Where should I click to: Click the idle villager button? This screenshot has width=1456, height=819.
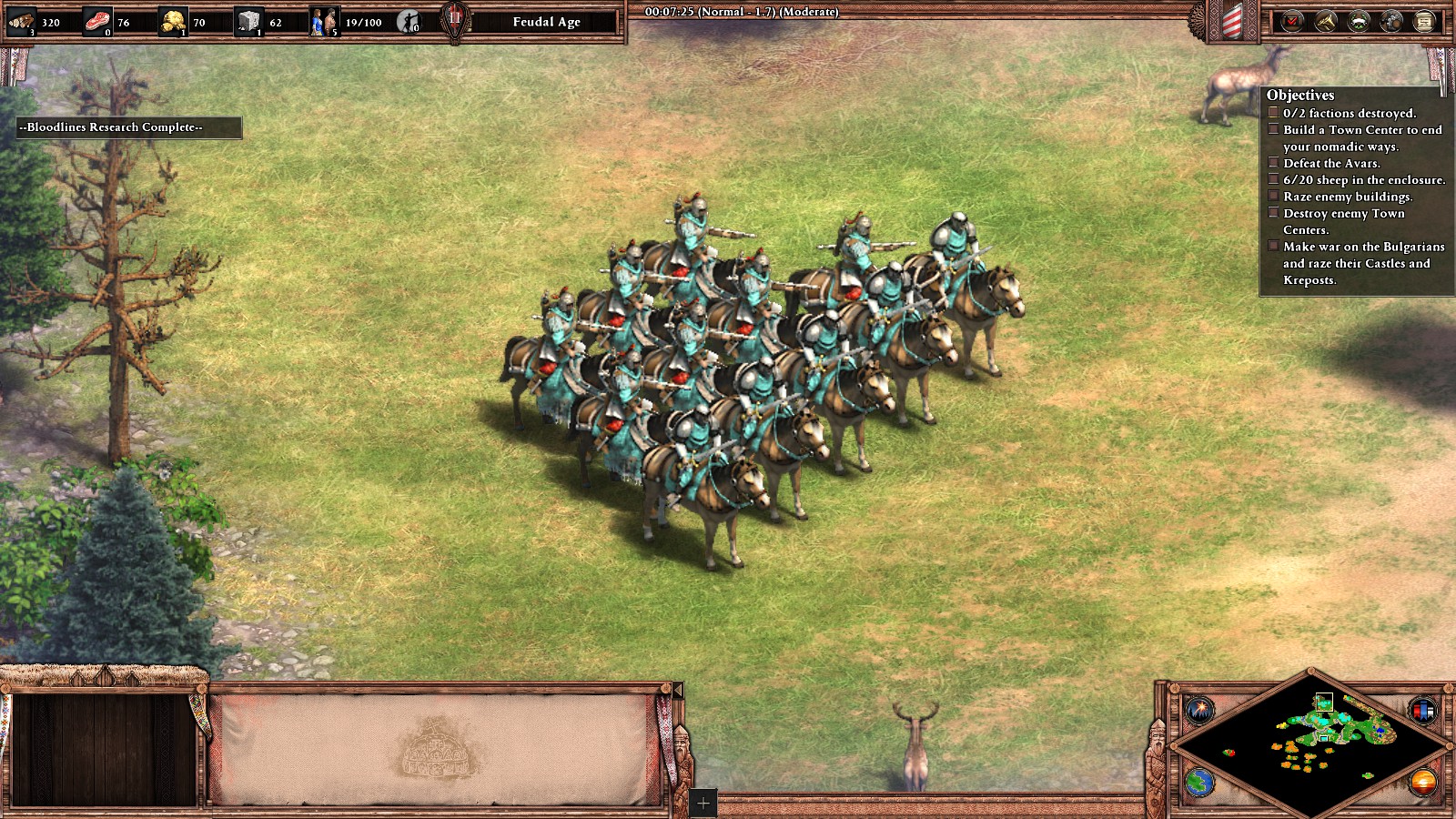pos(409,21)
